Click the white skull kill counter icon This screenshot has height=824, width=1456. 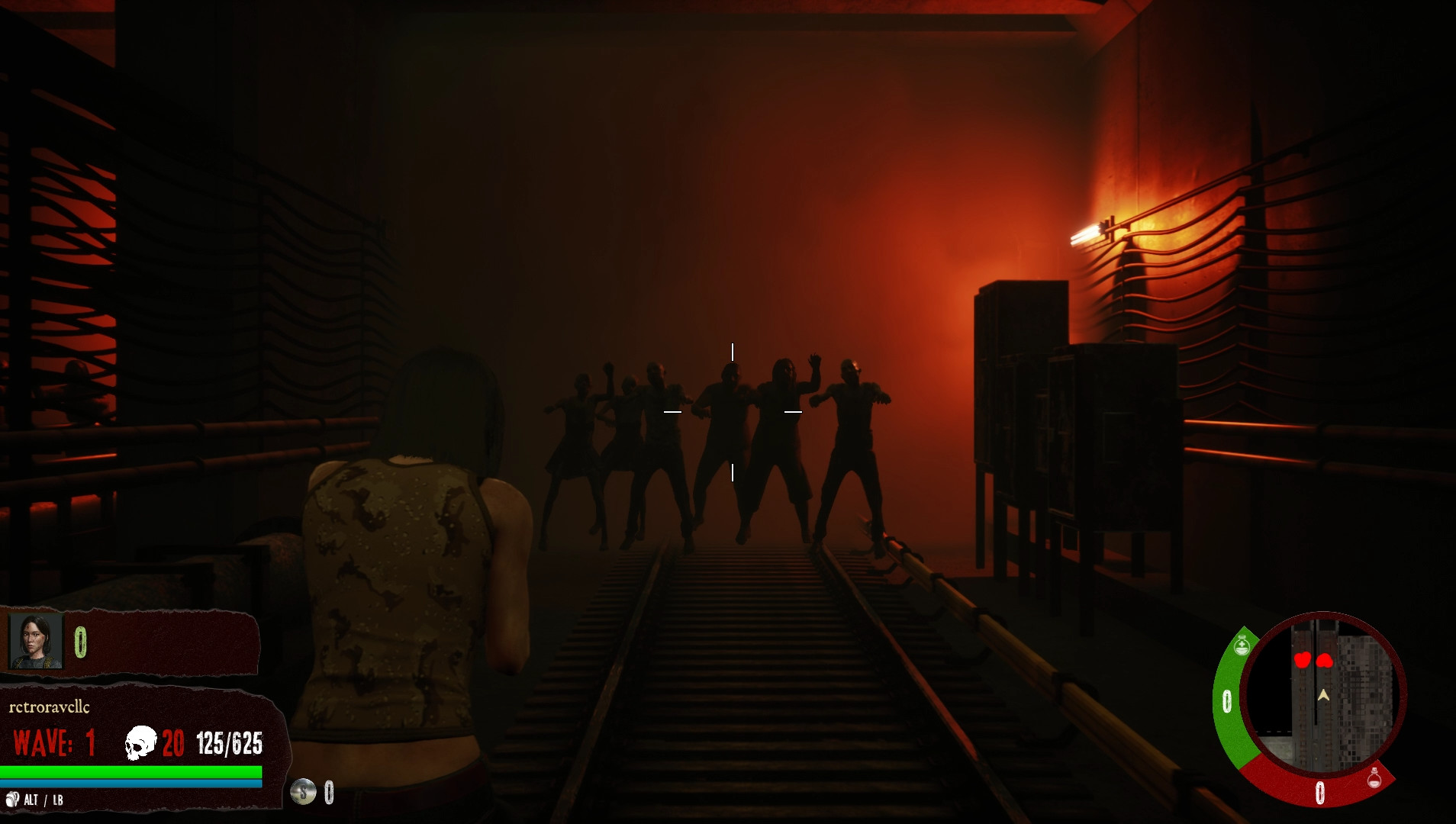pyautogui.click(x=140, y=742)
